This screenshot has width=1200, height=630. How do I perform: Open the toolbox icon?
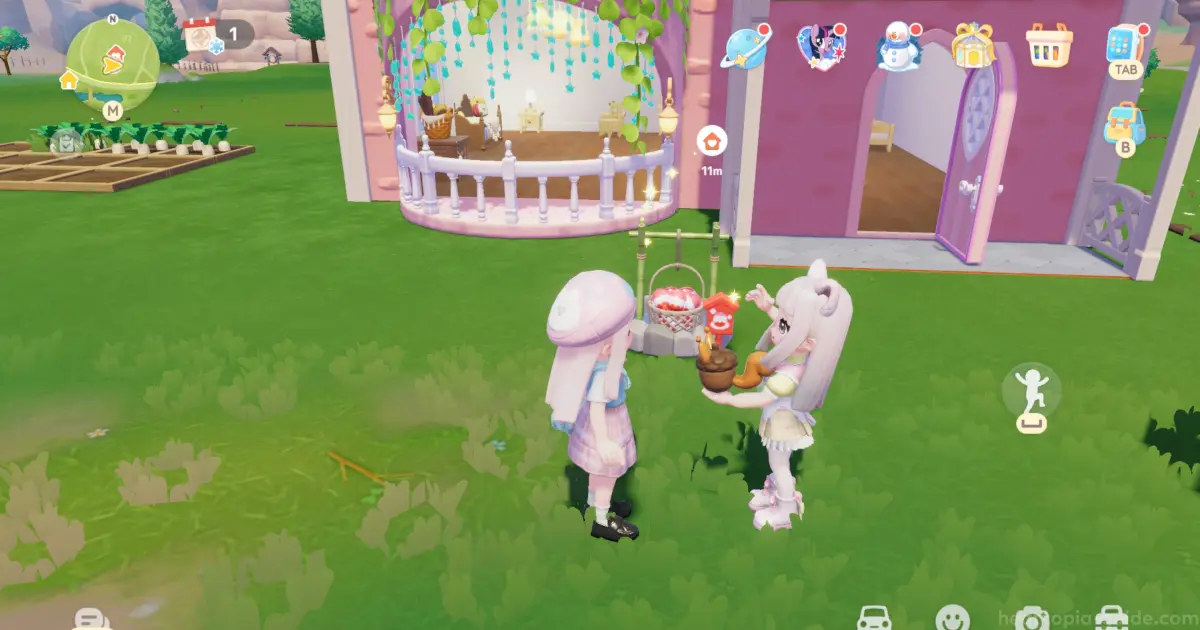click(x=1112, y=620)
